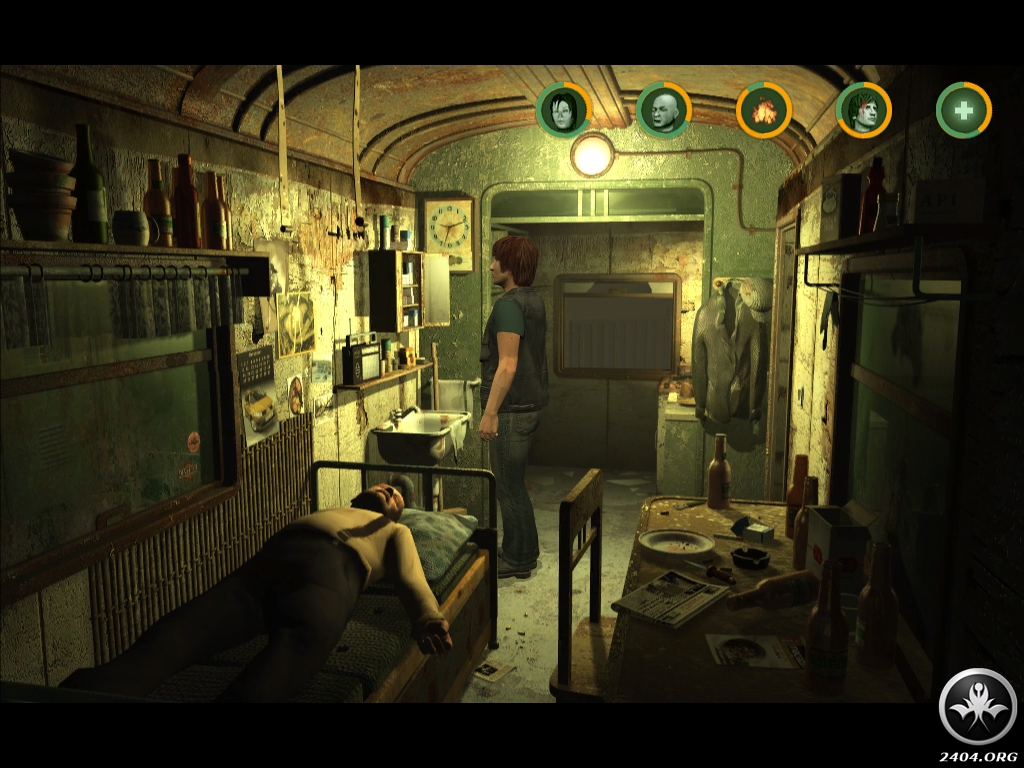Select the bloodied man portrait icon
The width and height of the screenshot is (1024, 768).
[864, 110]
